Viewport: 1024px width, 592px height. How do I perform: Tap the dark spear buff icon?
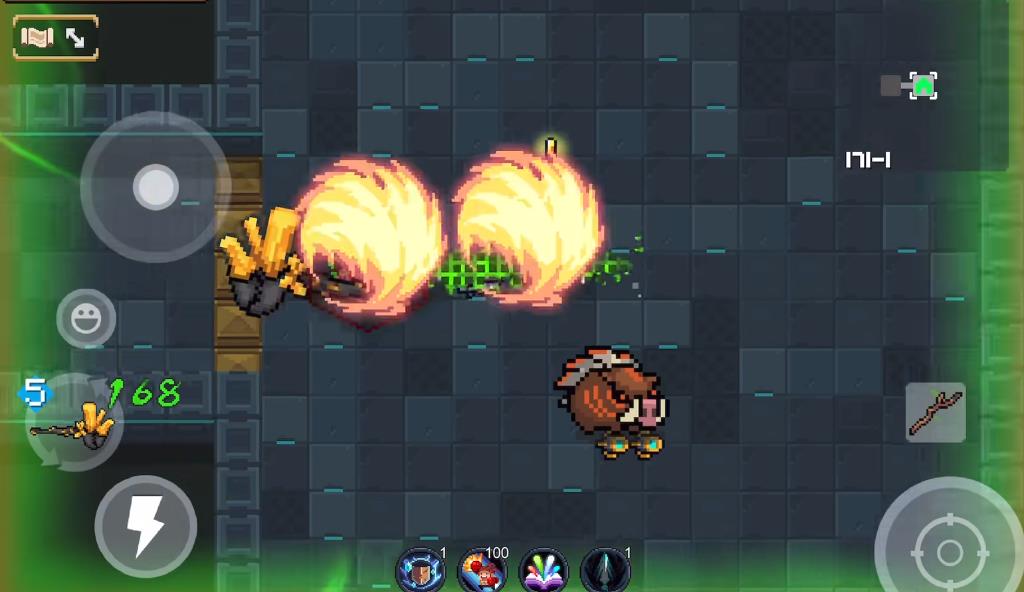point(605,570)
